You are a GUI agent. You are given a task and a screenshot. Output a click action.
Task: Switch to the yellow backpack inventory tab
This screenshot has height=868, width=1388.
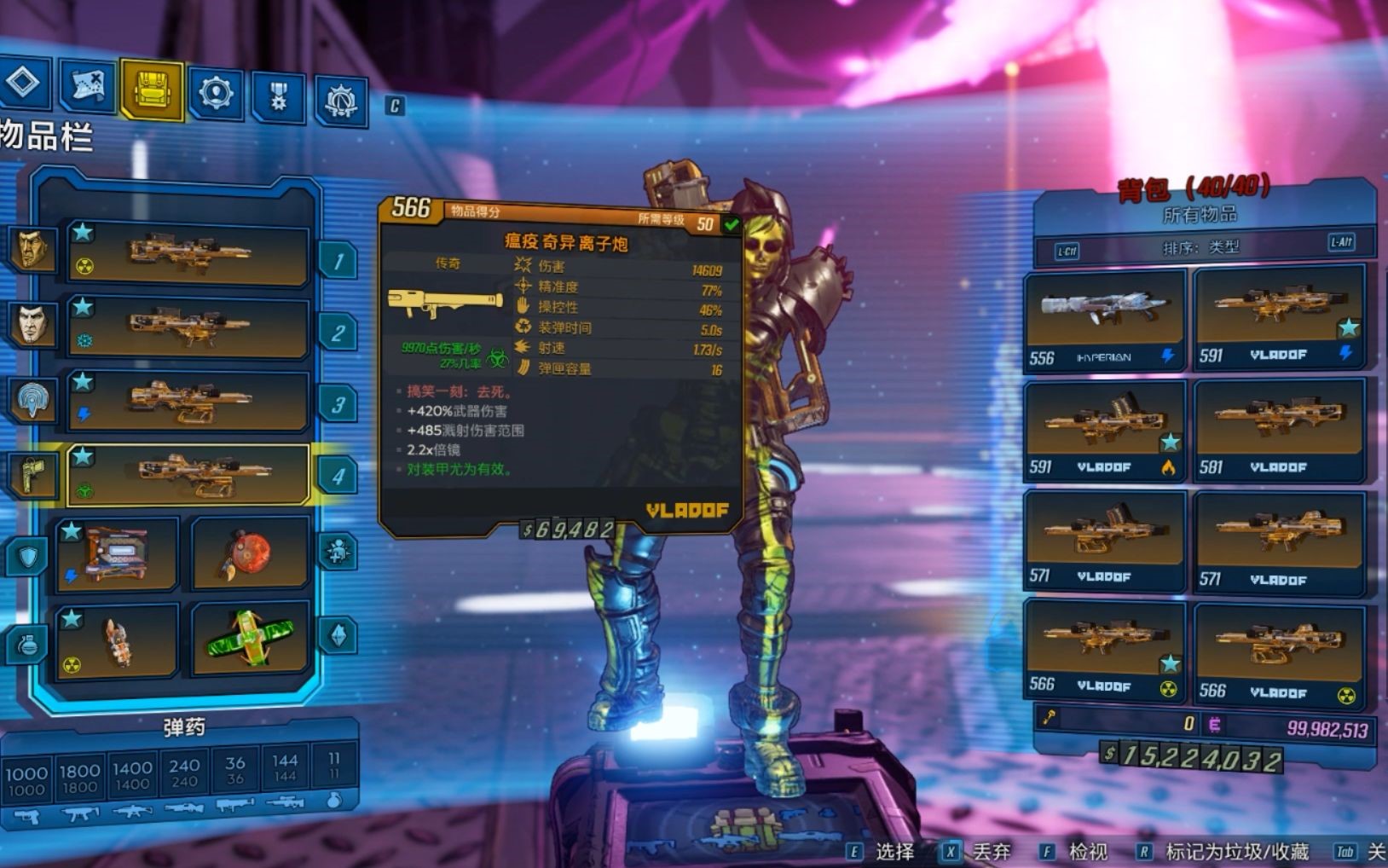pos(152,89)
